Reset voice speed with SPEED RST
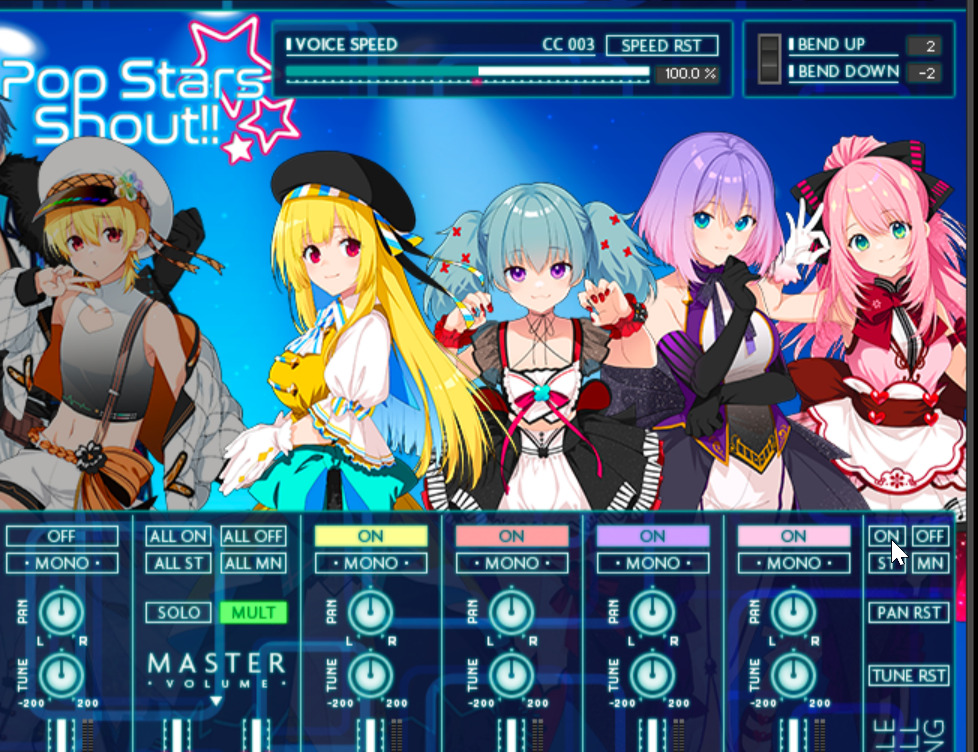This screenshot has height=752, width=978. click(661, 46)
